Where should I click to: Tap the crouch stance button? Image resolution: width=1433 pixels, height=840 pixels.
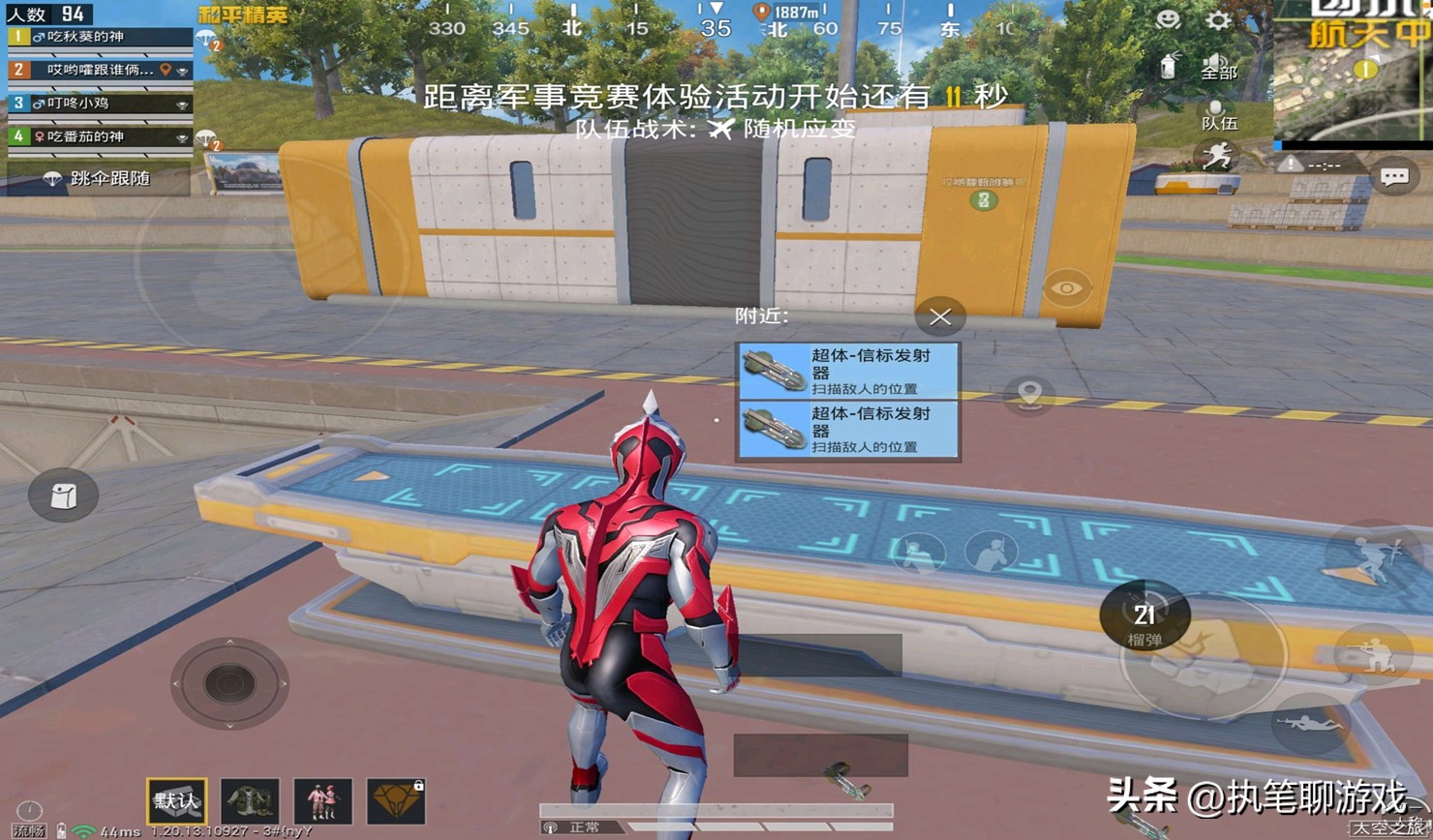pos(1372,655)
